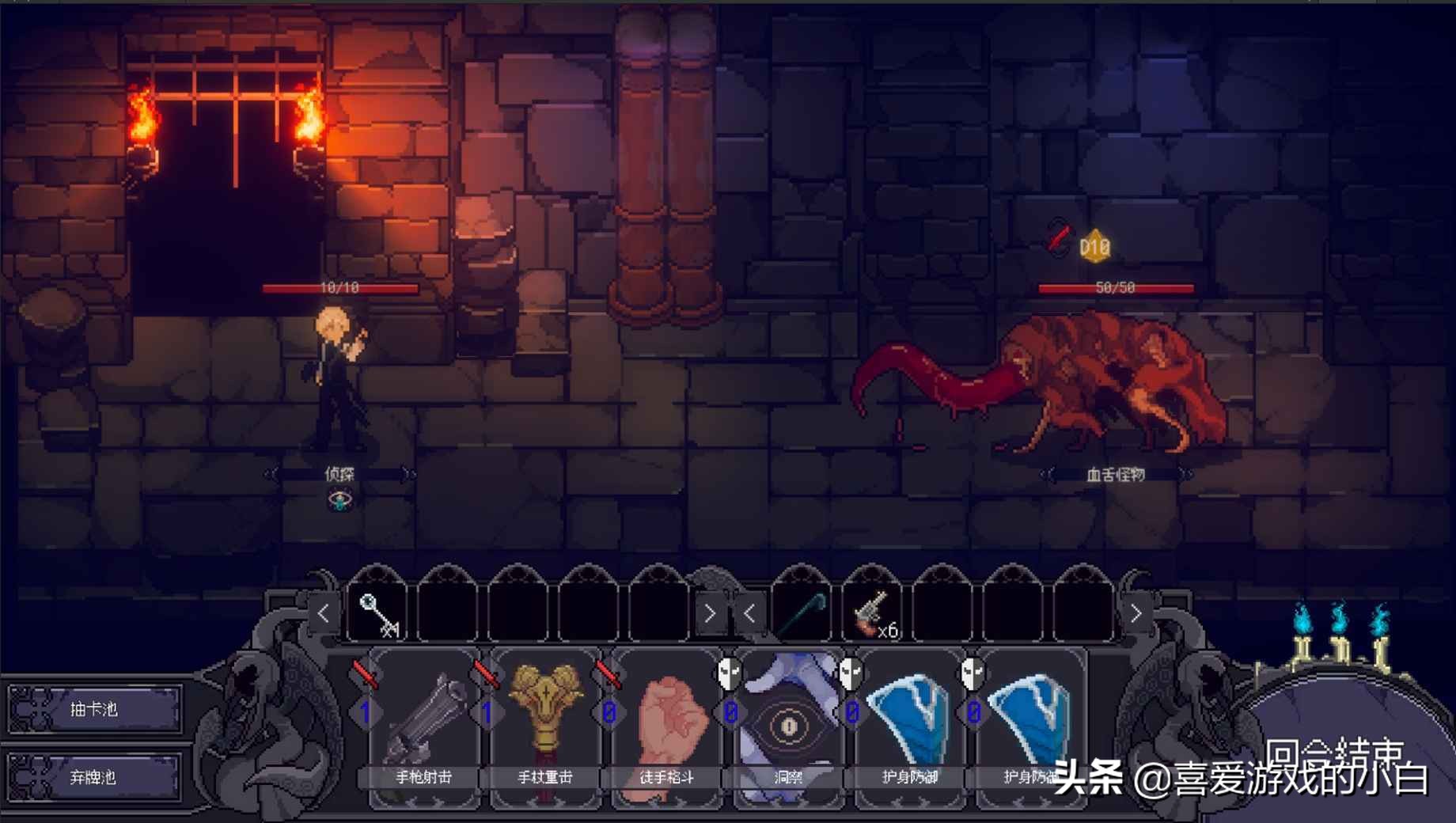End the turn with 回合结束
This screenshot has height=823, width=1456.
pos(1333,753)
